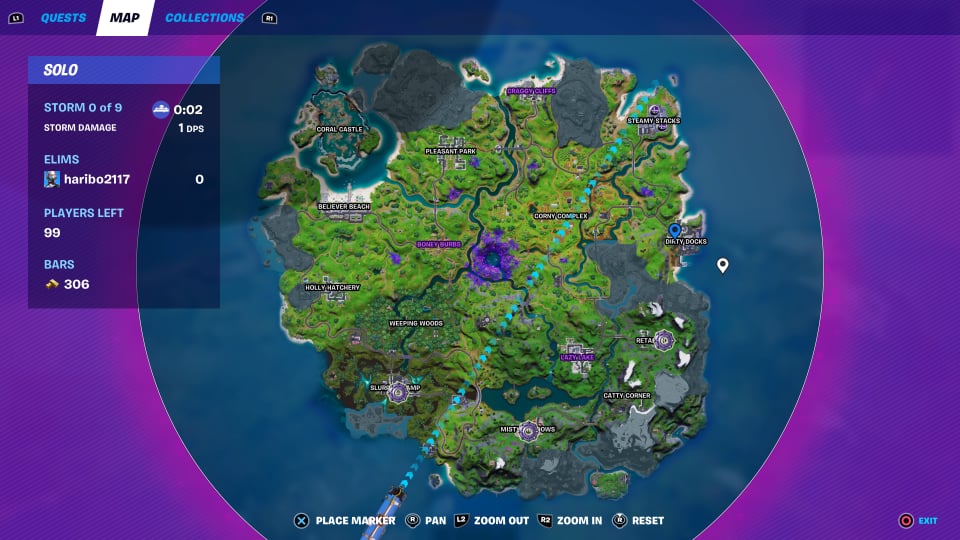
Task: Select Holly Hatchery on the map
Action: [332, 287]
